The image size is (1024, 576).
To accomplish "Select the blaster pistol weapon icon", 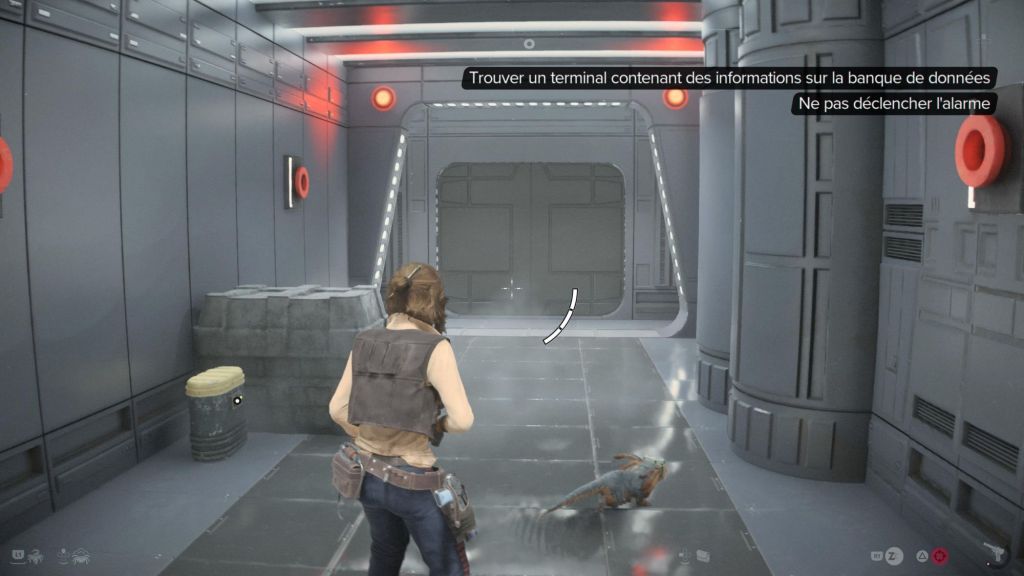I will 996,553.
